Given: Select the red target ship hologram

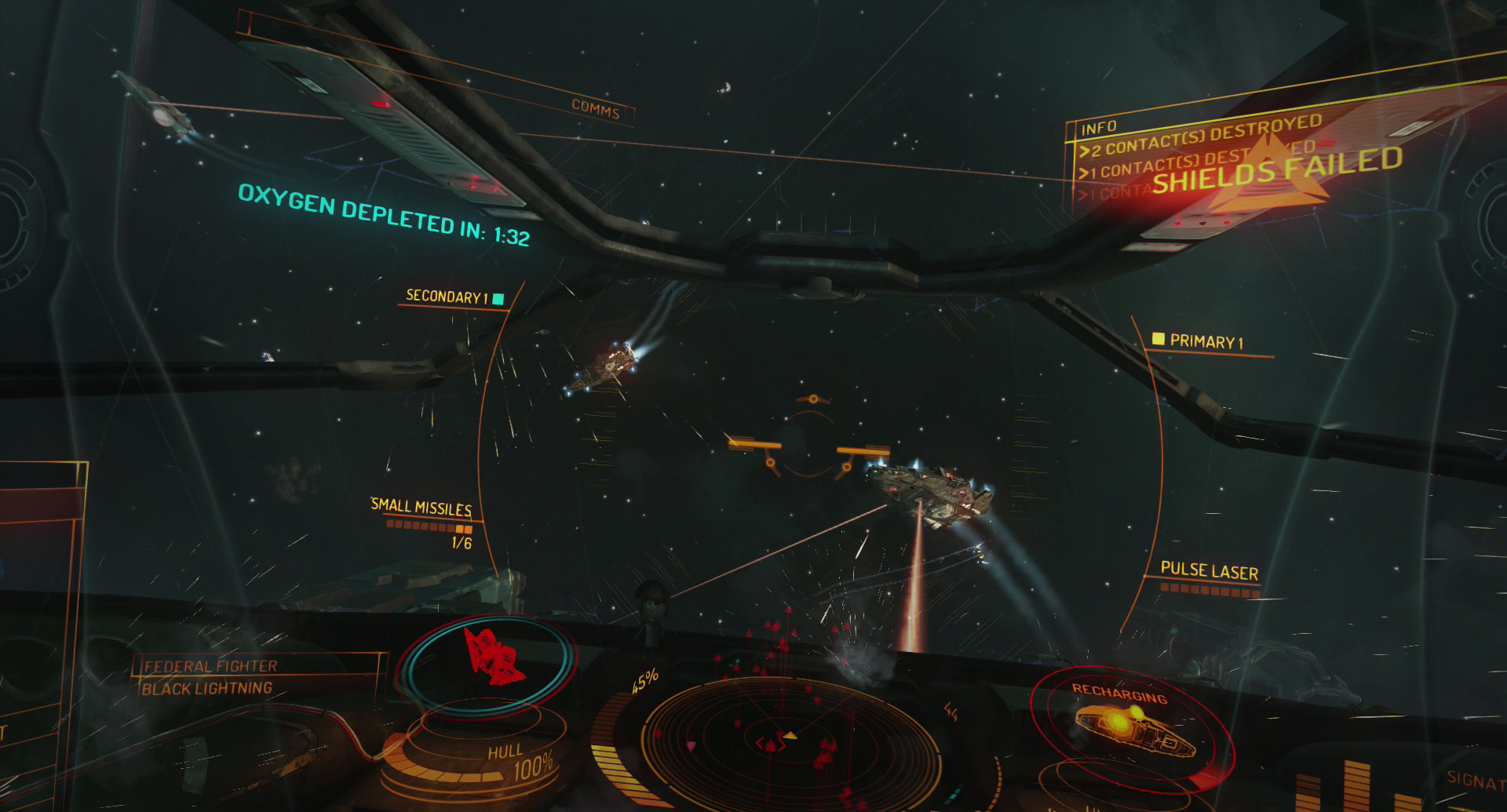Looking at the screenshot, I should [491, 655].
